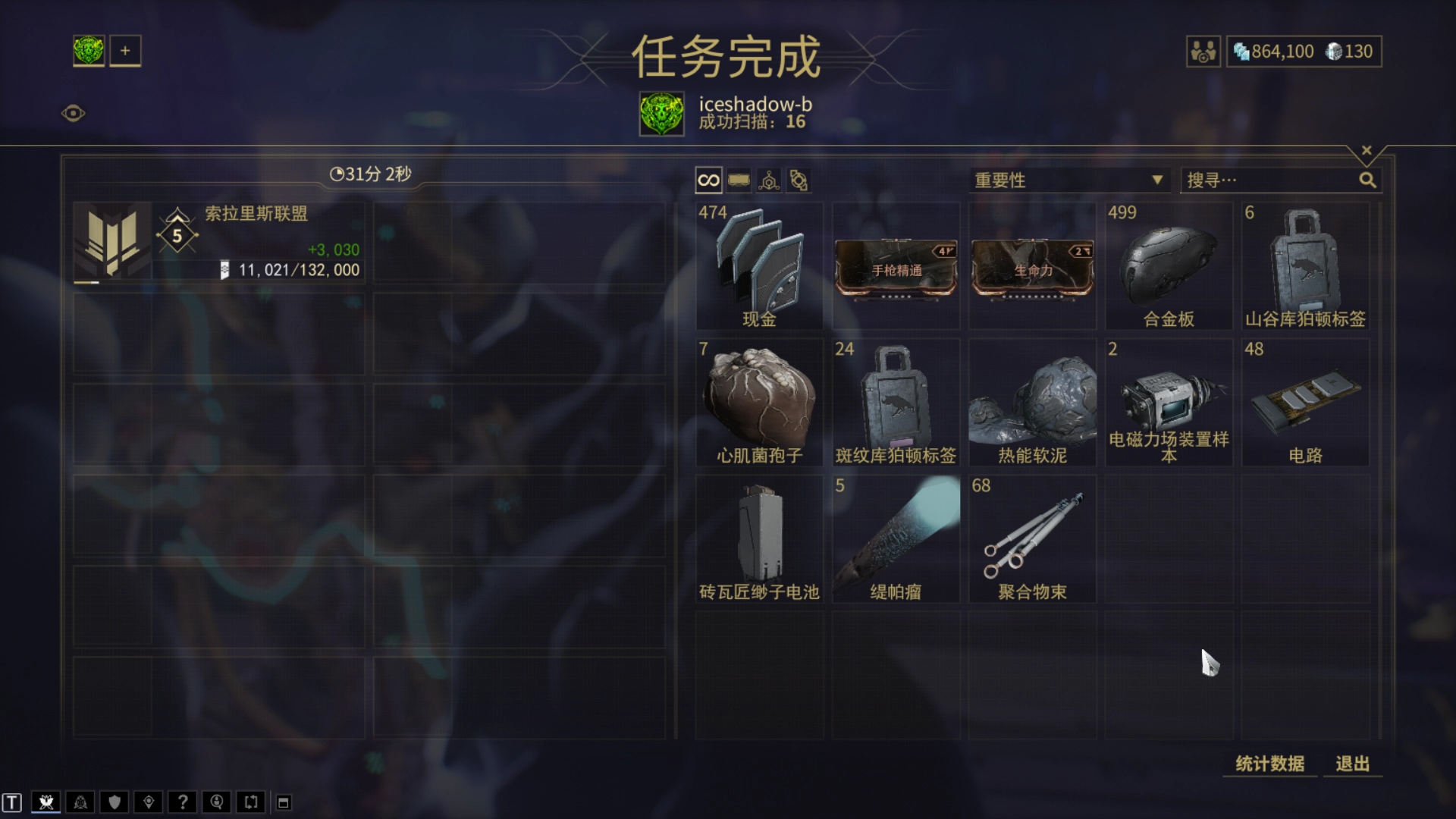Expand the player loop/replay option near the taskbar

(x=250, y=802)
